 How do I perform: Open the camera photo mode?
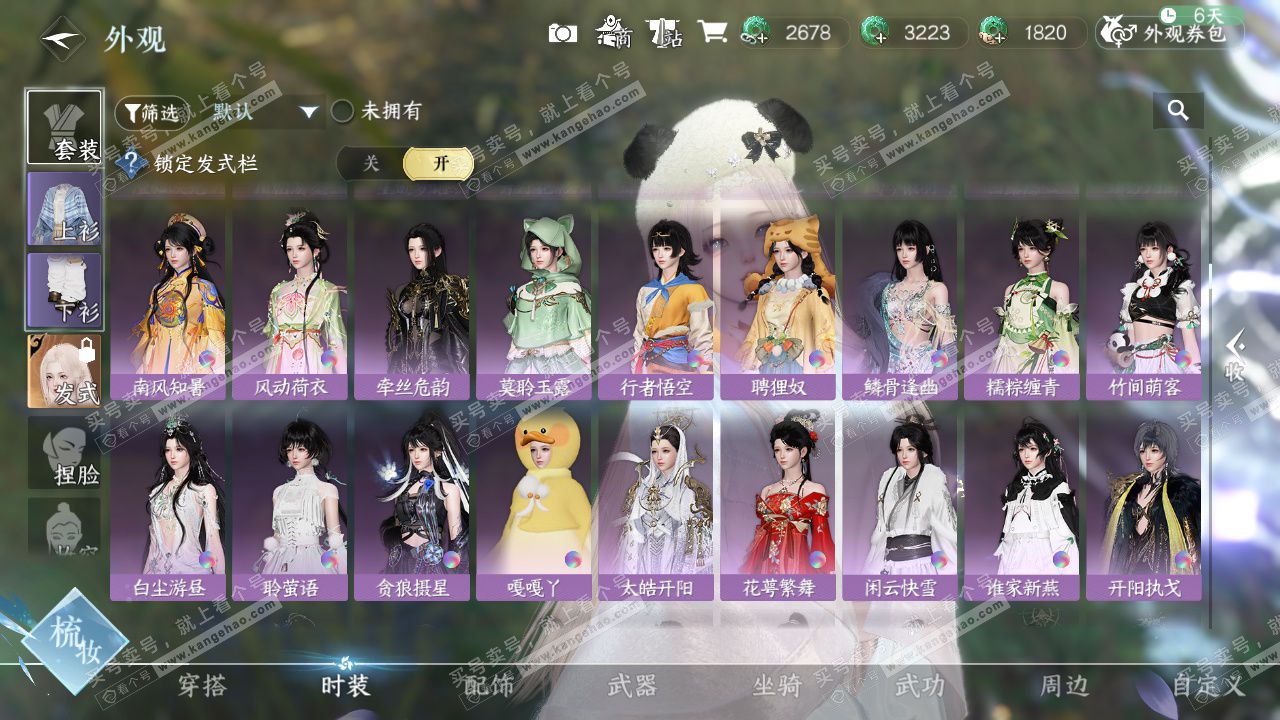(563, 33)
